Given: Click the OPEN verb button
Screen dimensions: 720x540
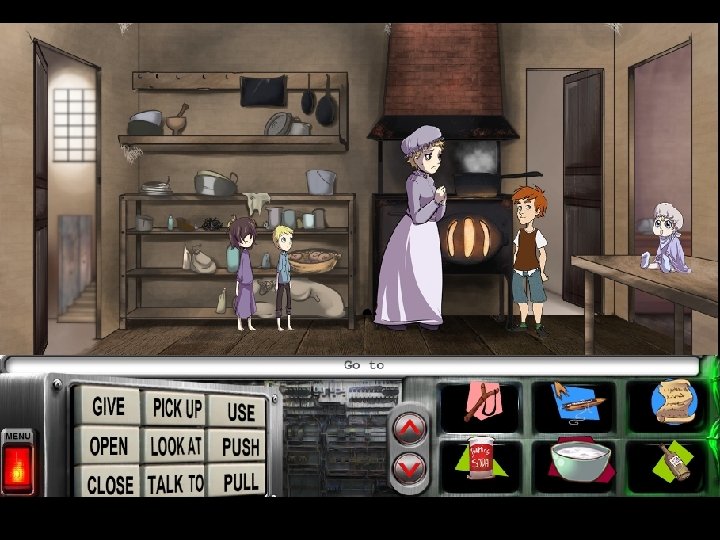Looking at the screenshot, I should coord(108,445).
